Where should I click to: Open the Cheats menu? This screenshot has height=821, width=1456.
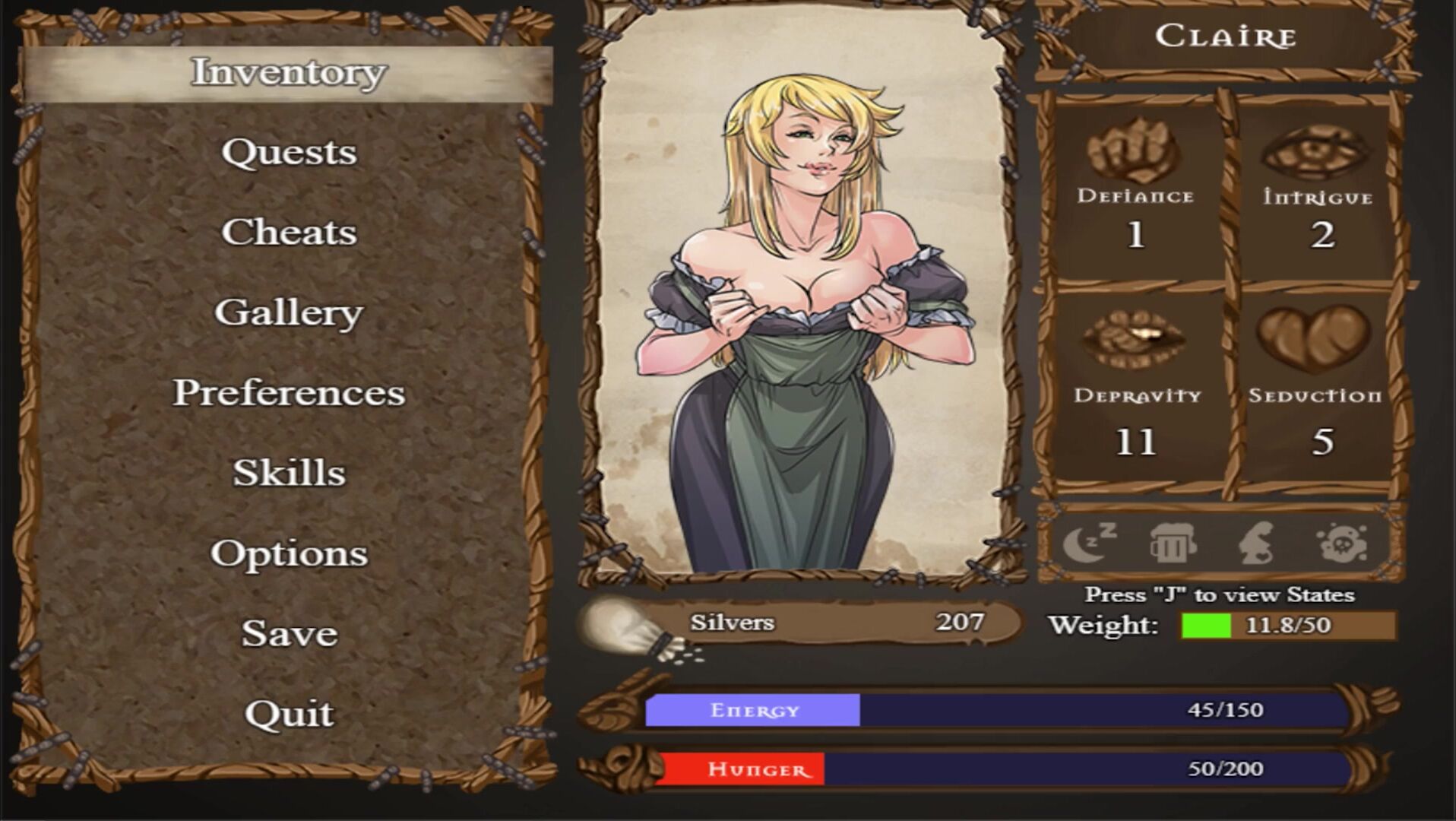click(289, 232)
